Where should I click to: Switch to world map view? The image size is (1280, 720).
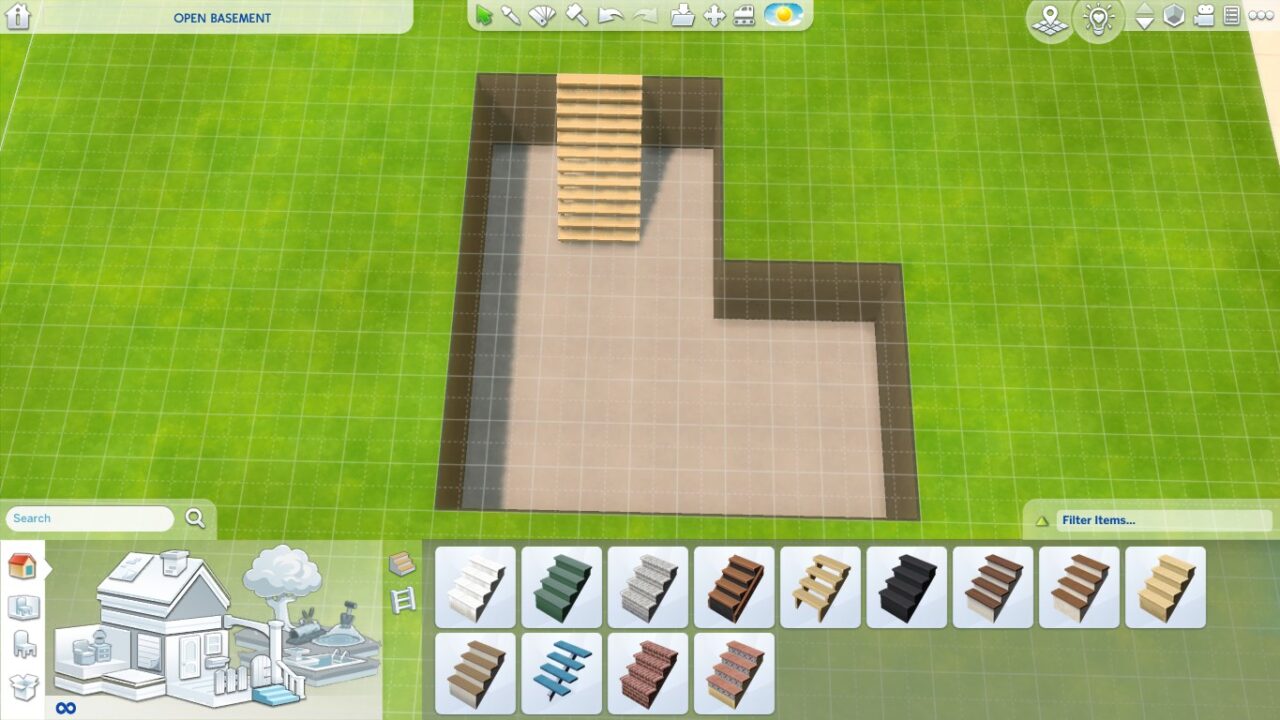click(1050, 18)
